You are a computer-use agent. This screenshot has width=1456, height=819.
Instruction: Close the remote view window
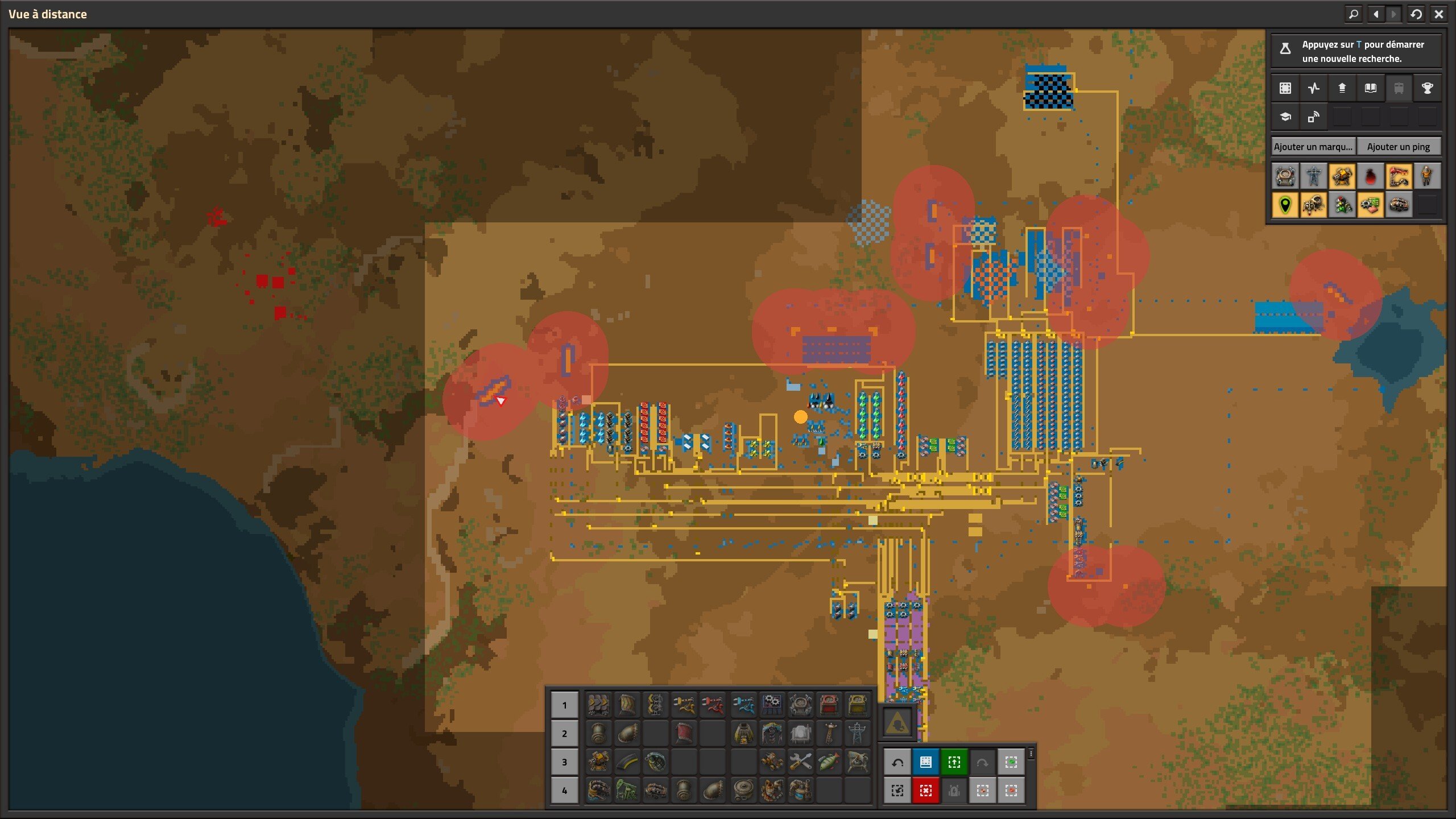coord(1439,14)
